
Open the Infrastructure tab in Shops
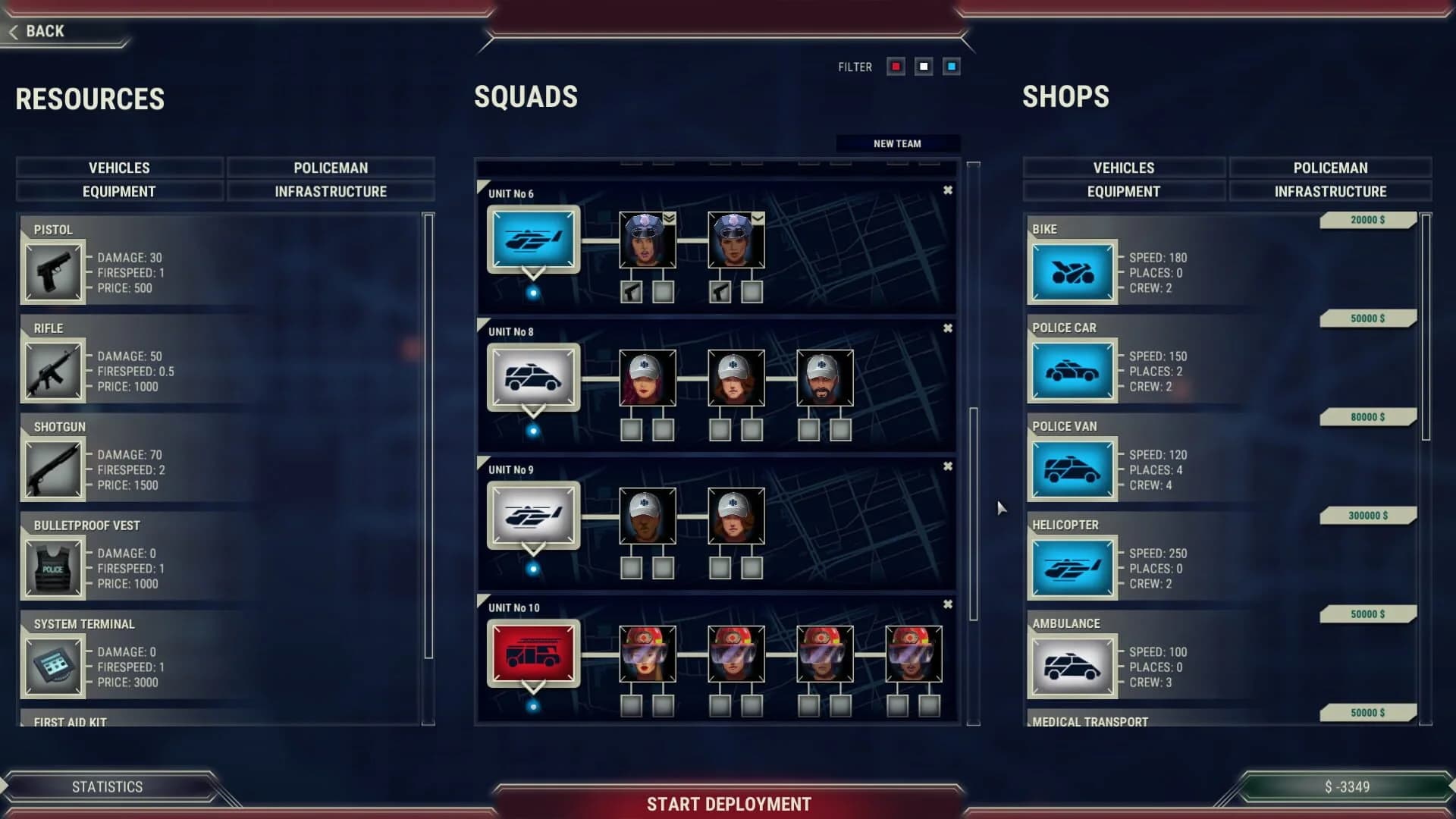(x=1331, y=191)
